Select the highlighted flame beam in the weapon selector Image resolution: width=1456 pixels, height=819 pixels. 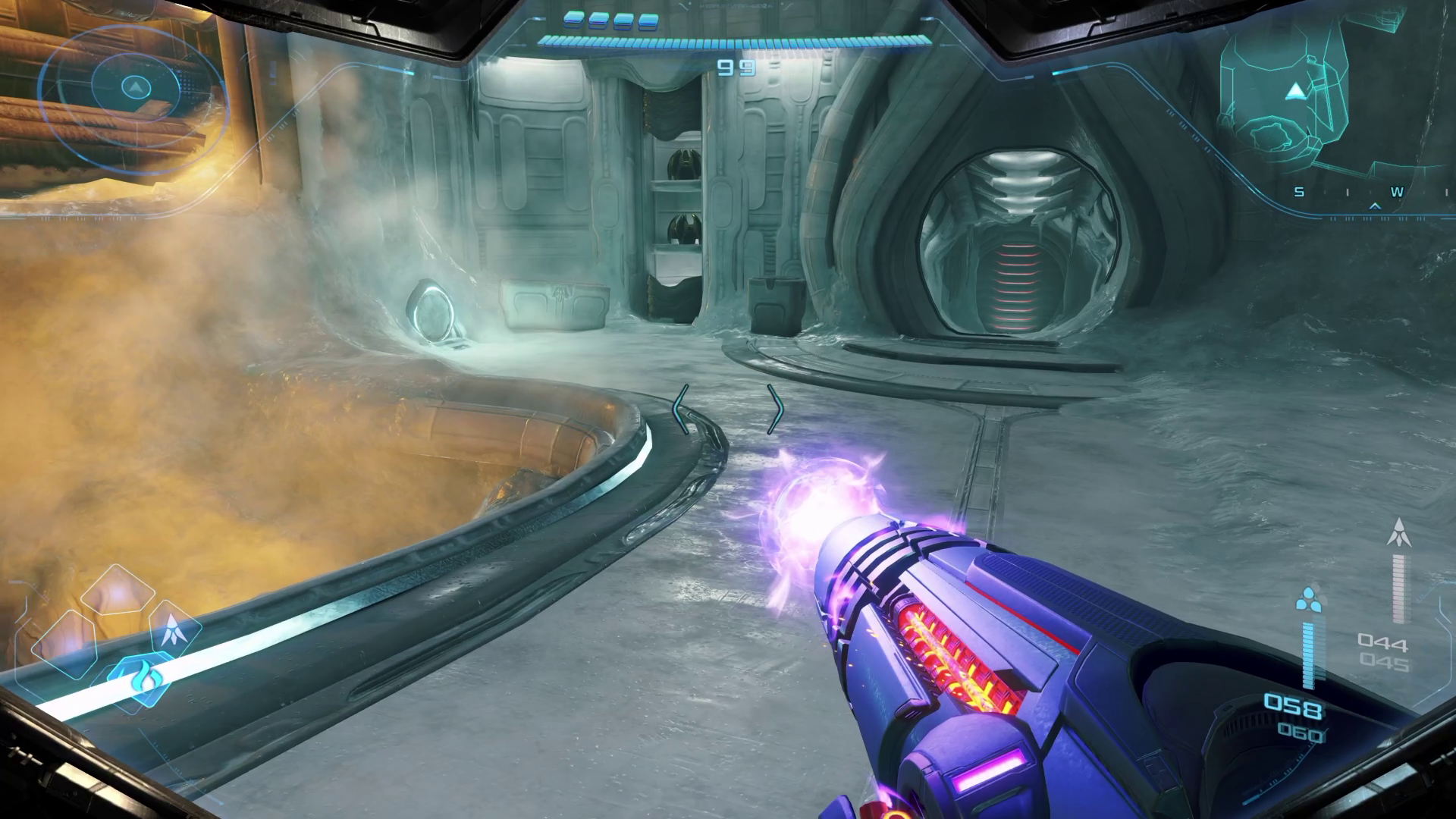pos(142,677)
